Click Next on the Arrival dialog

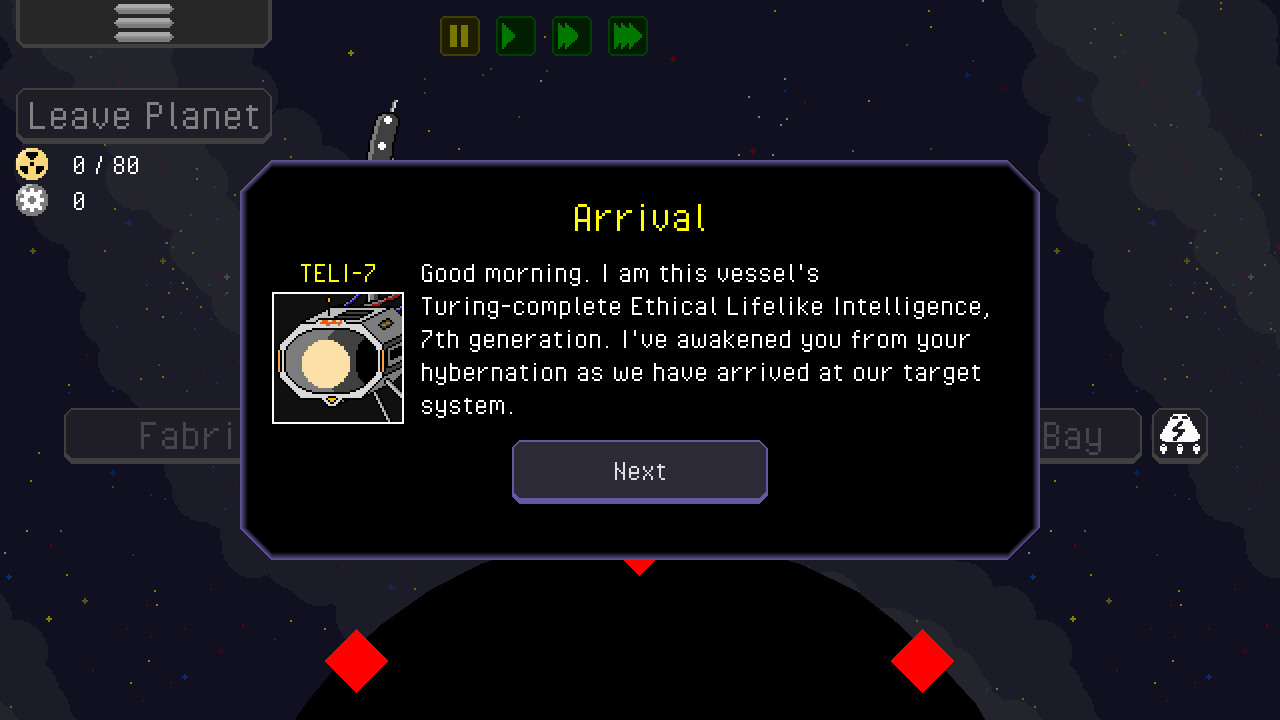(639, 471)
